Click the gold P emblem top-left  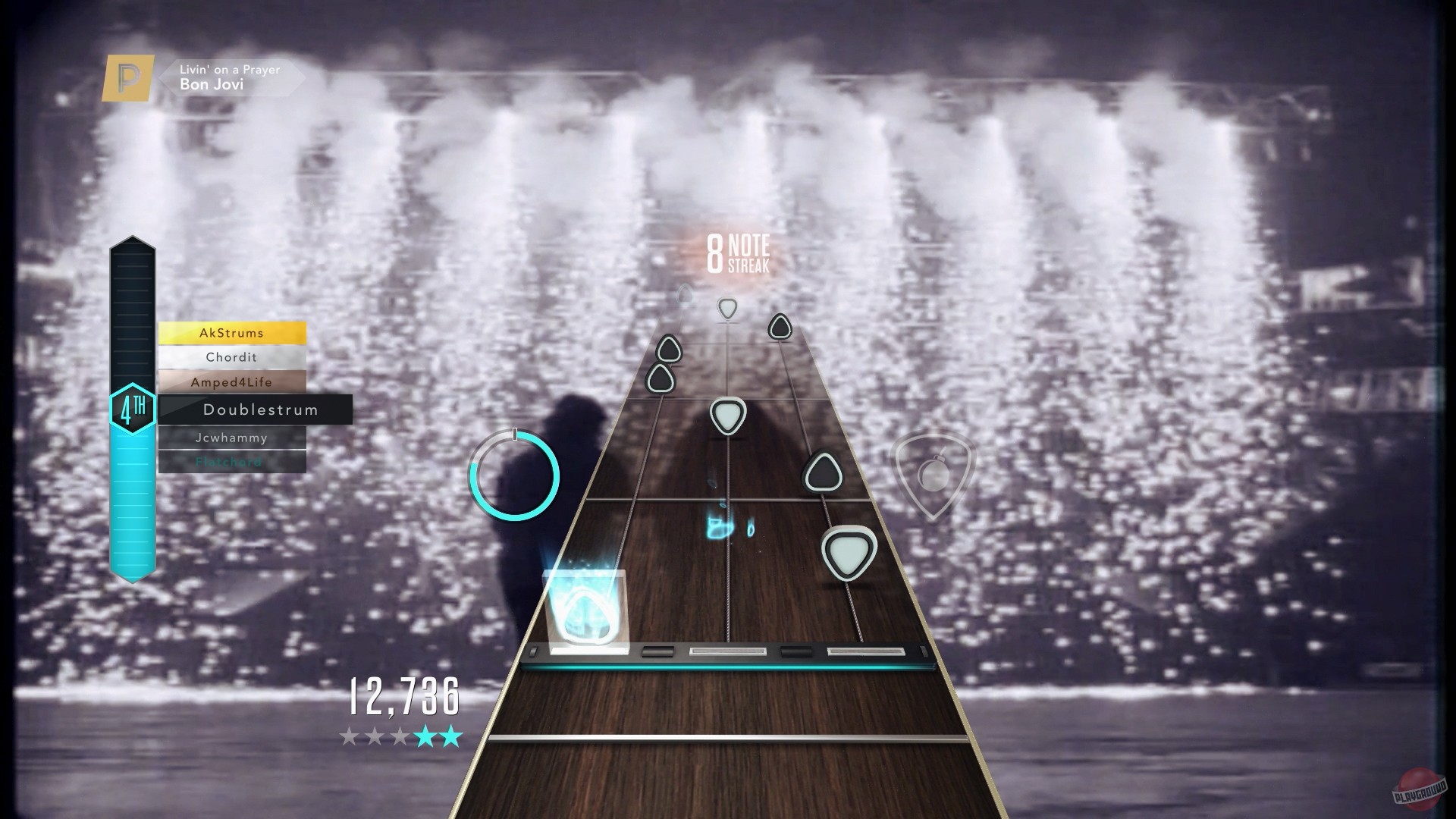(x=126, y=76)
